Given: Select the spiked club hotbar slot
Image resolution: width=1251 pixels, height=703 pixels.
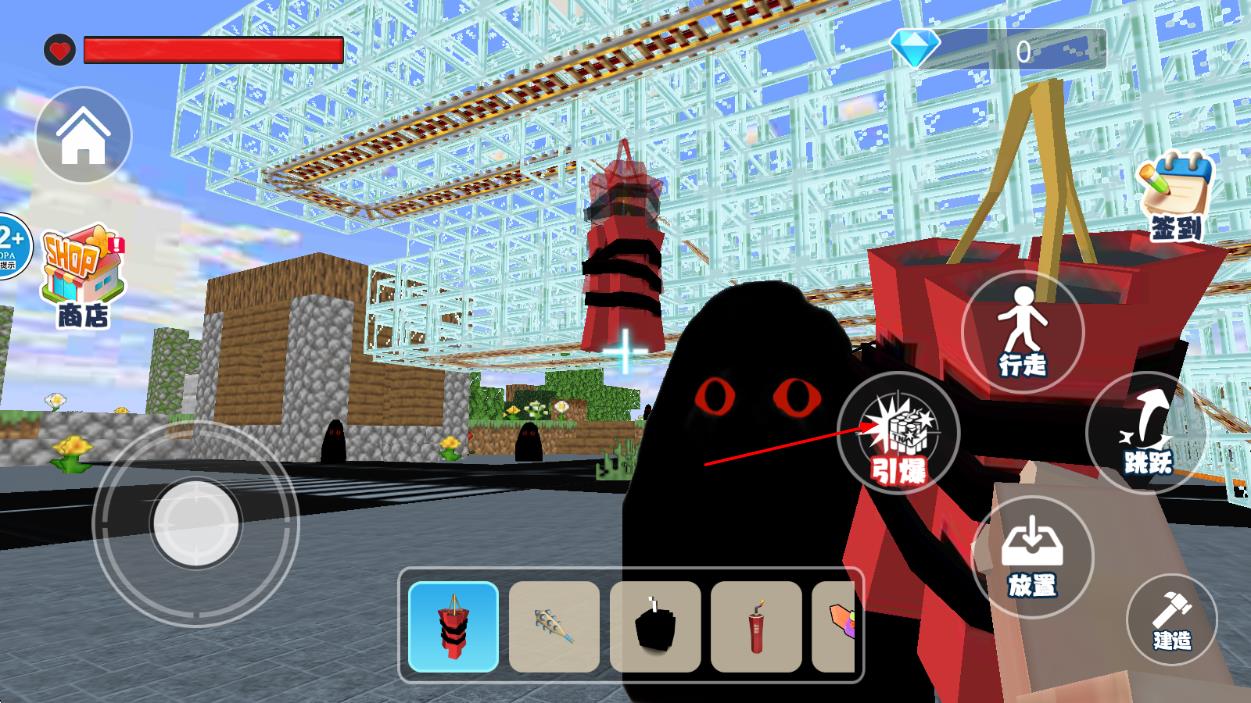Looking at the screenshot, I should pyautogui.click(x=554, y=627).
